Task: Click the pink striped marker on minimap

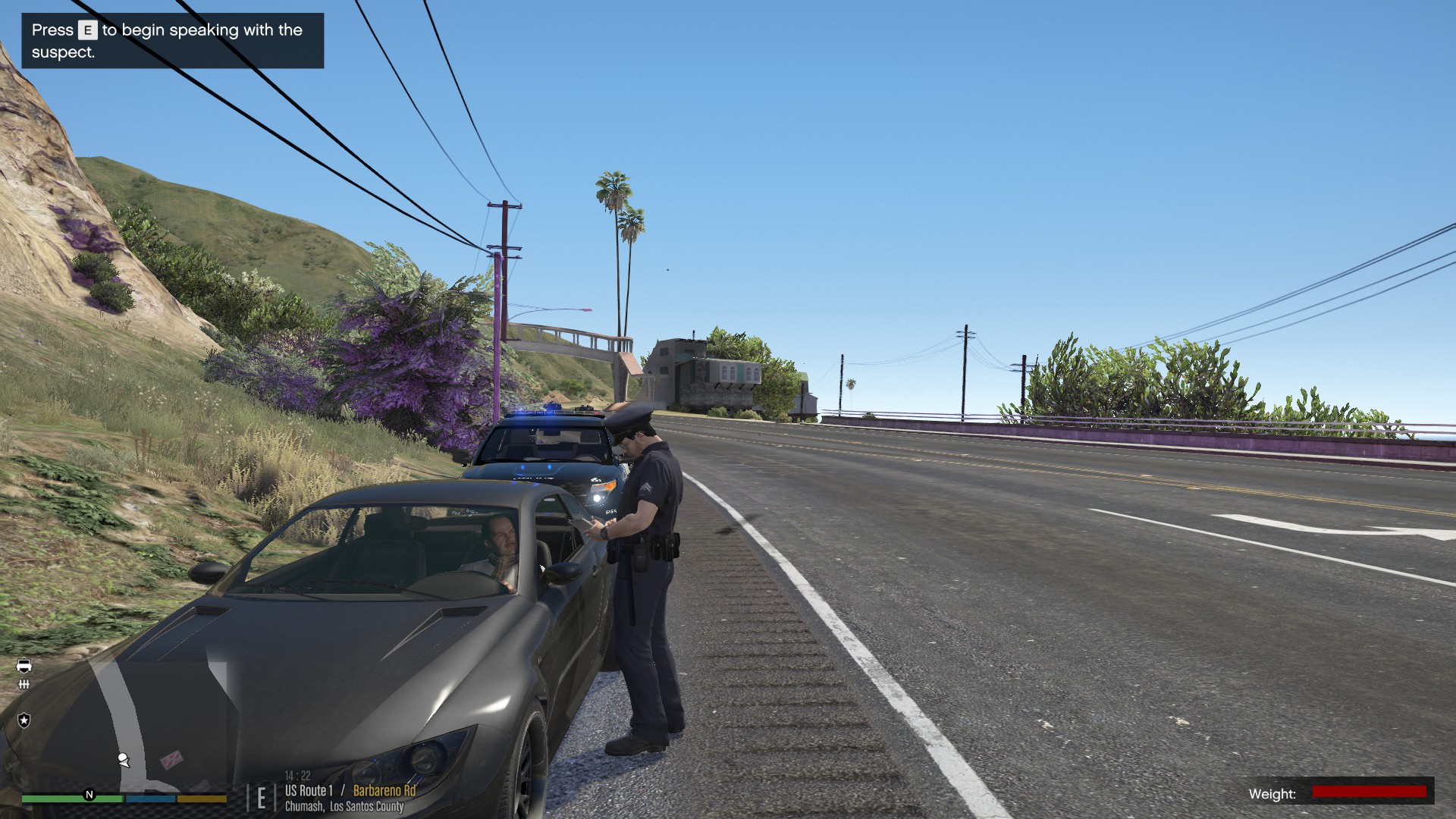Action: point(172,759)
